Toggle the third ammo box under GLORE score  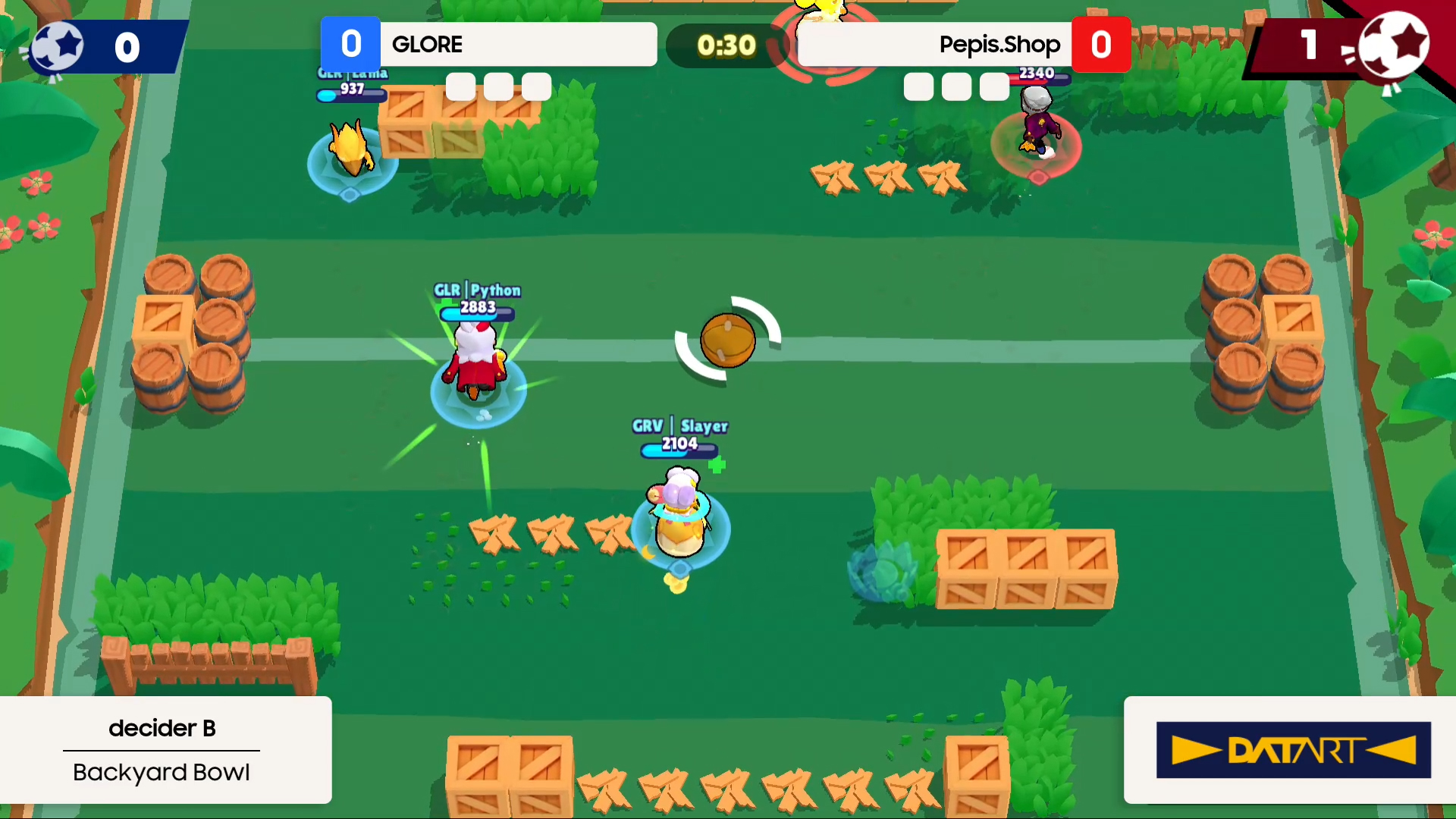coord(536,87)
